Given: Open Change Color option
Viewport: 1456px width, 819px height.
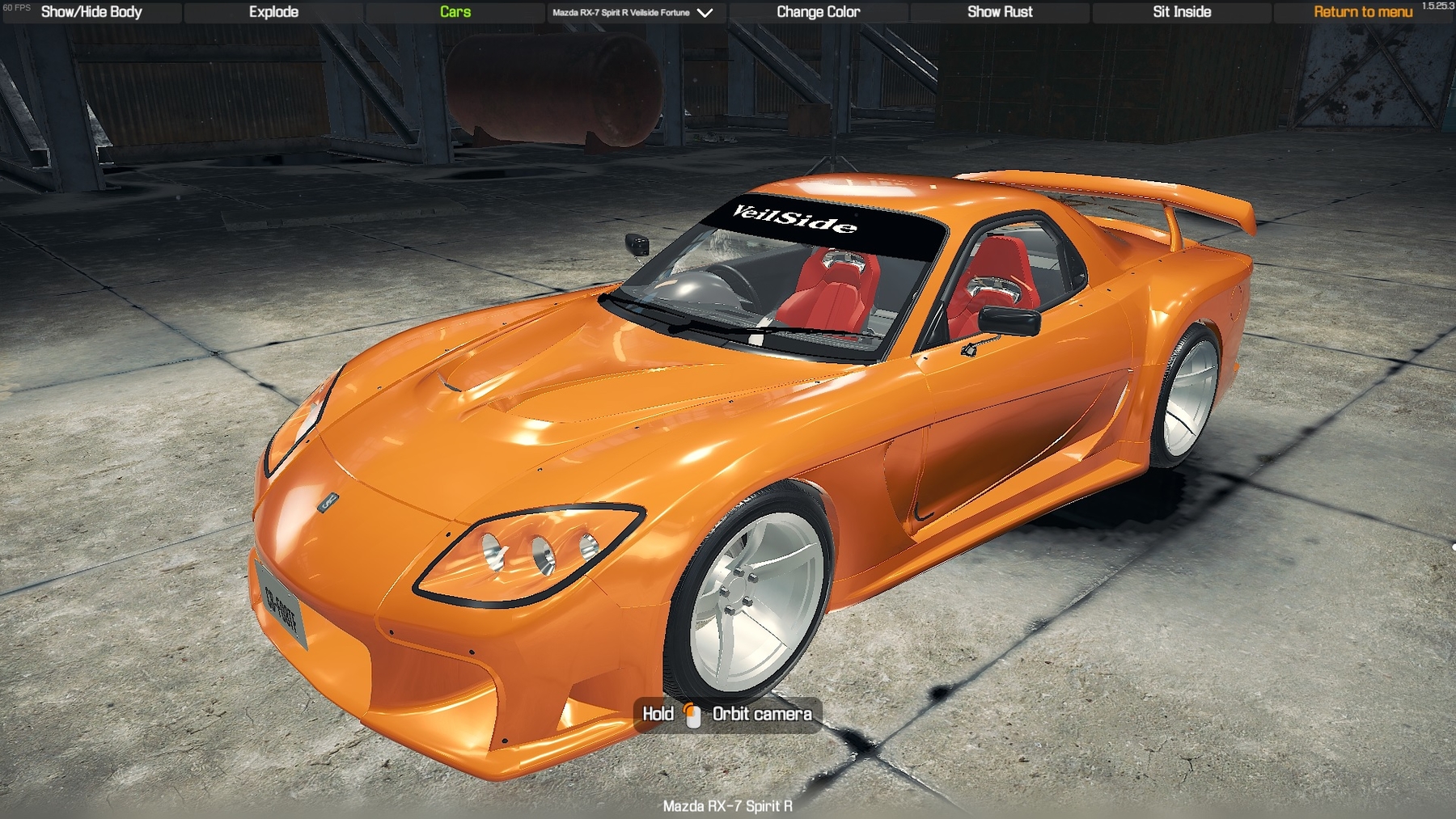Looking at the screenshot, I should coord(818,12).
